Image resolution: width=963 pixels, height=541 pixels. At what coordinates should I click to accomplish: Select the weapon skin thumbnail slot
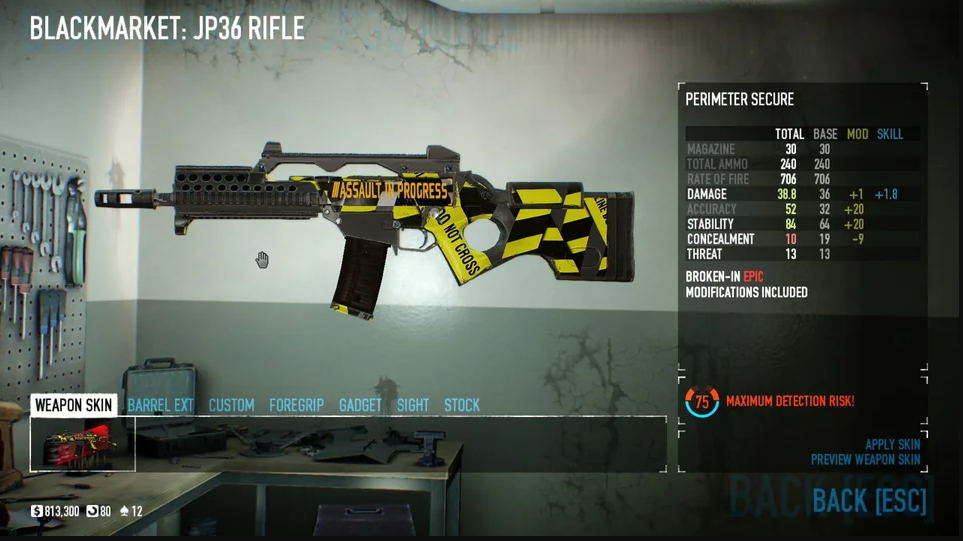tap(83, 444)
